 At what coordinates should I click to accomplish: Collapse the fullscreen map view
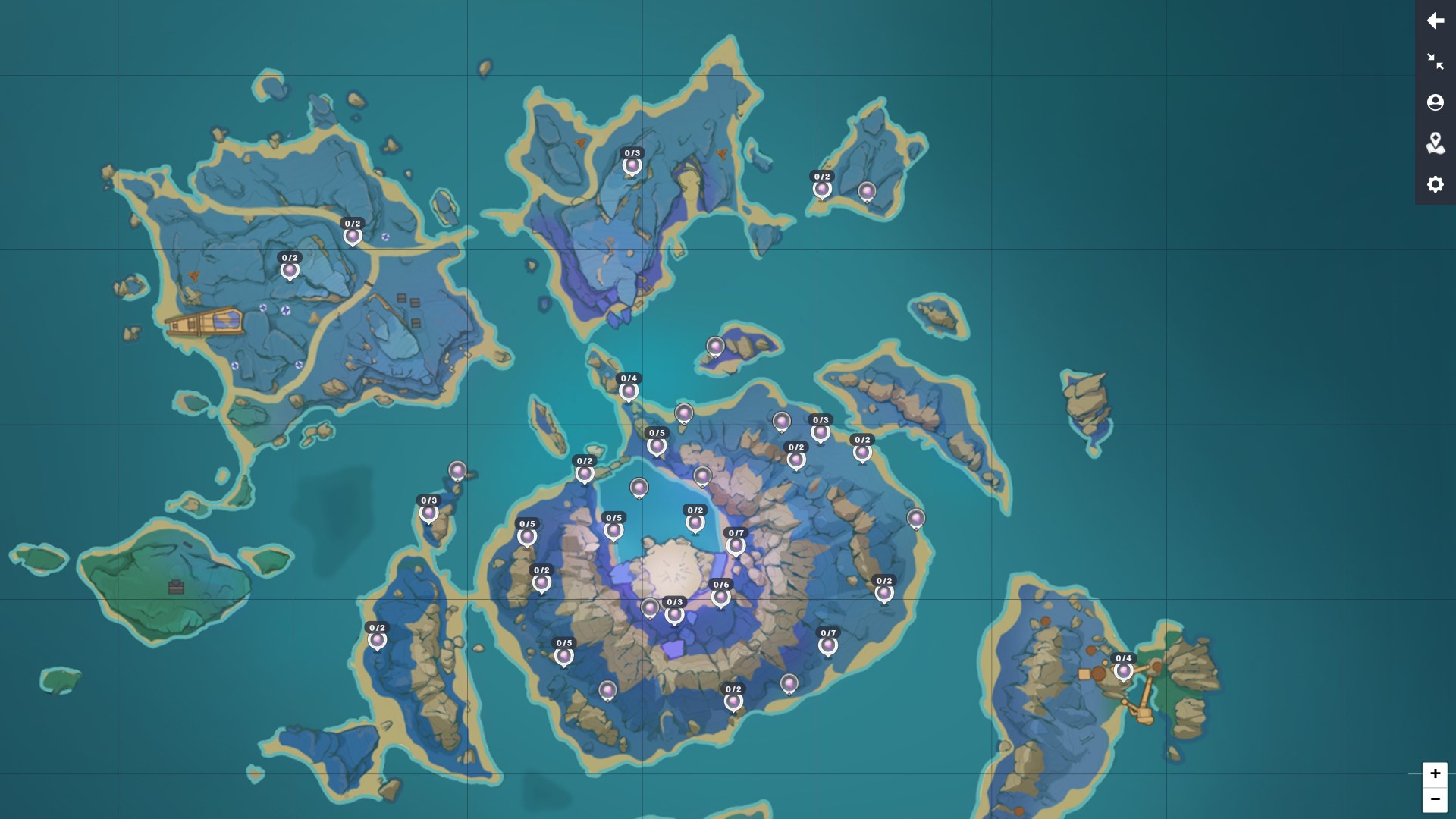coord(1436,61)
